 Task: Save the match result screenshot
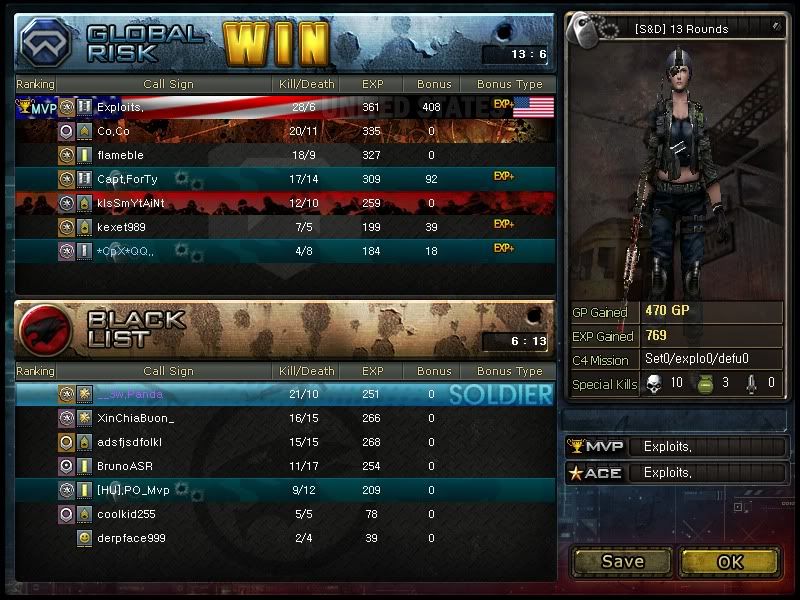[622, 561]
